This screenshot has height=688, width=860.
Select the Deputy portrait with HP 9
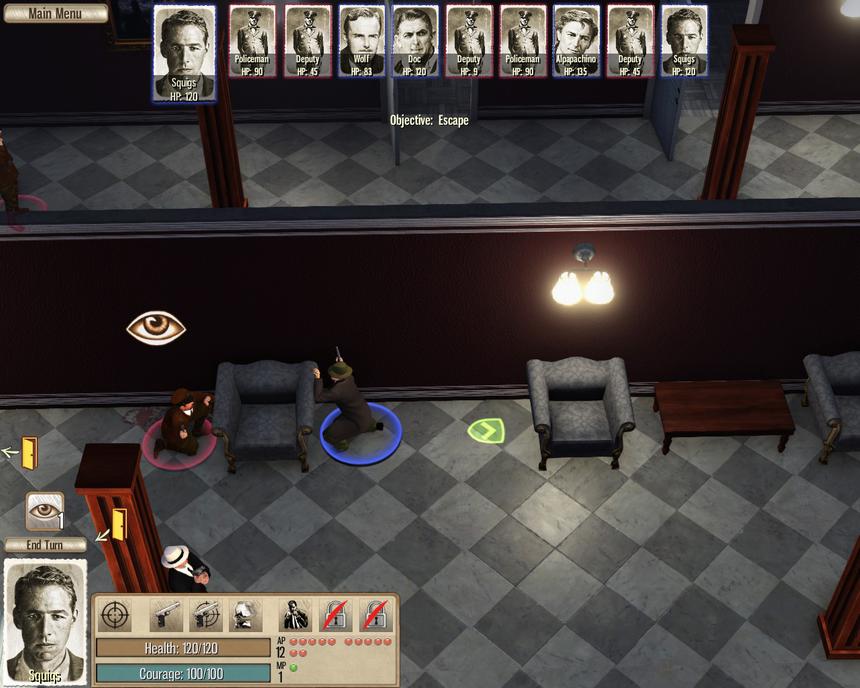pyautogui.click(x=469, y=41)
